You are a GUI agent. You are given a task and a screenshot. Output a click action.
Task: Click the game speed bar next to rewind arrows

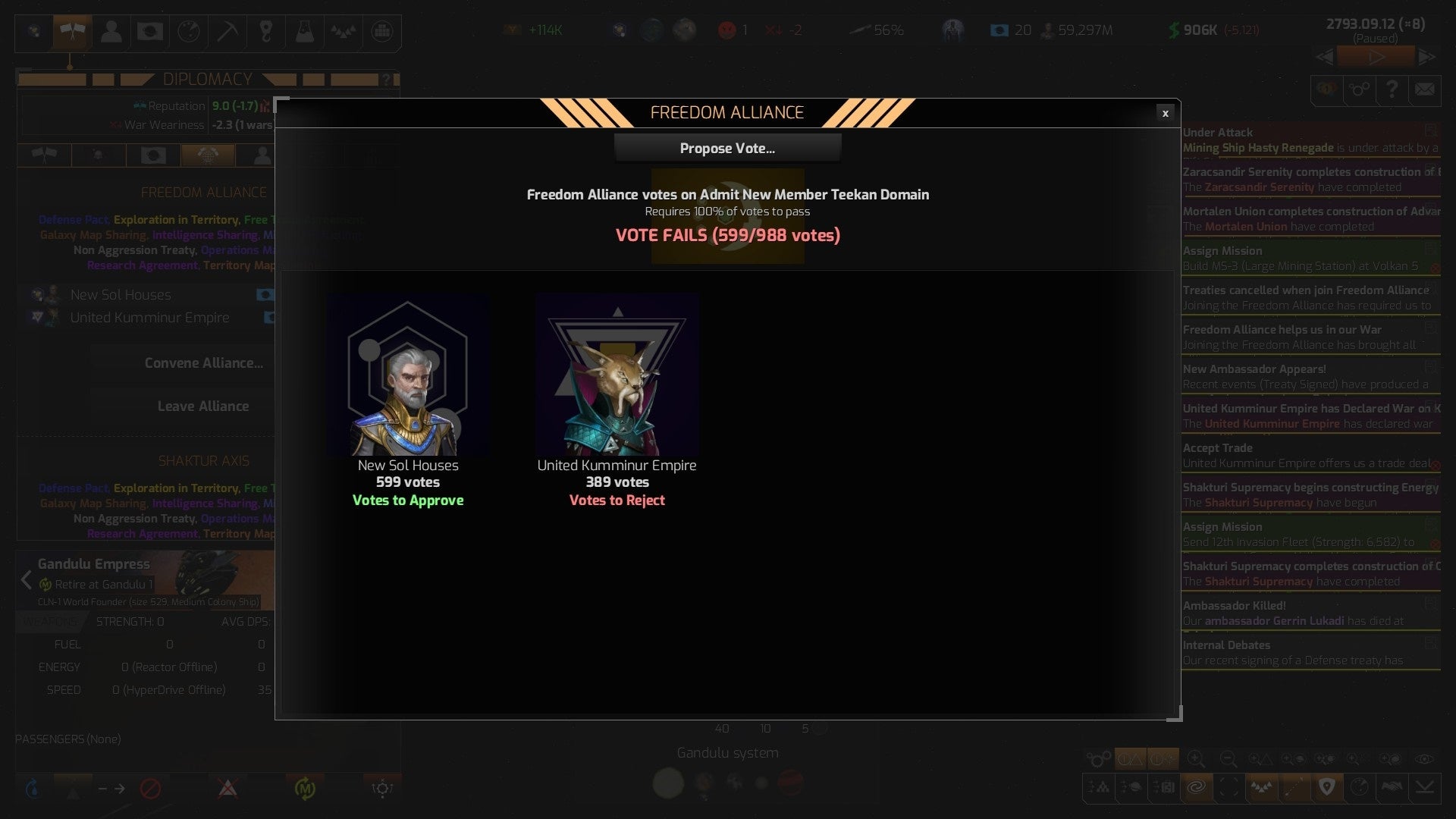point(1375,56)
